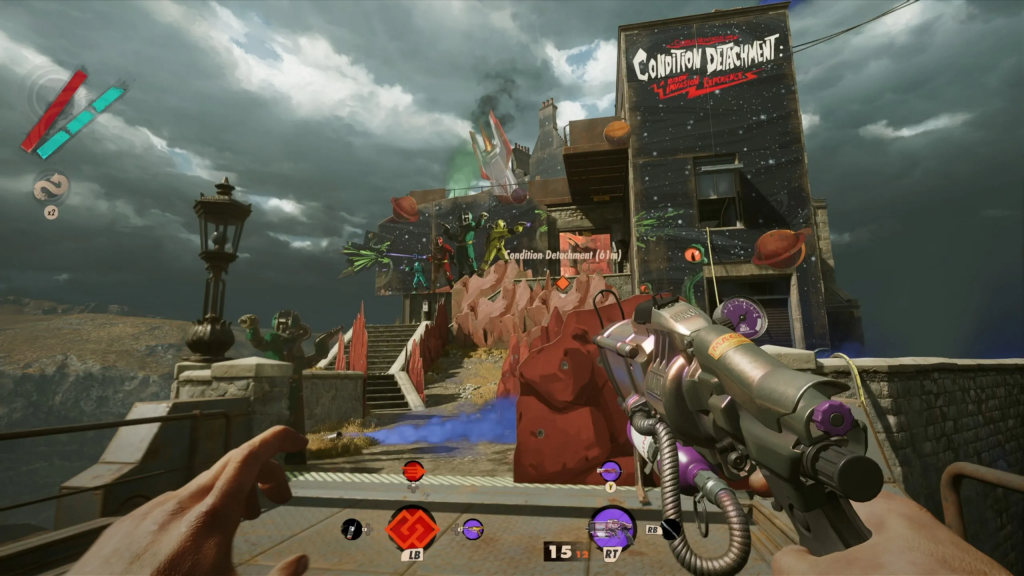Select the Condition Detachment objective marker

(x=563, y=283)
